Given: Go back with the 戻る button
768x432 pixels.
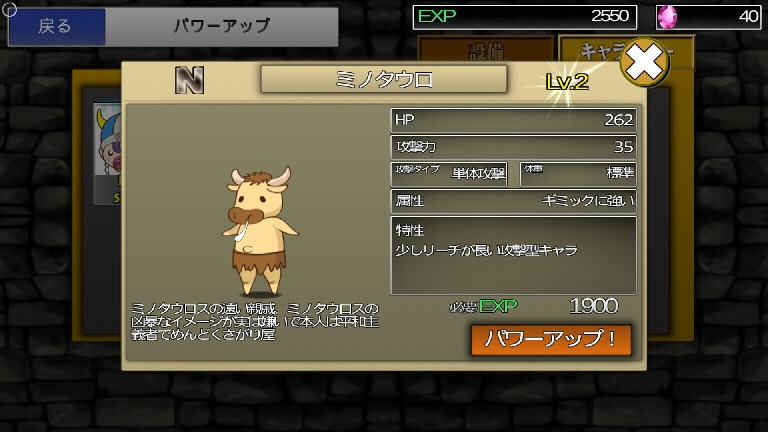Looking at the screenshot, I should tap(56, 26).
